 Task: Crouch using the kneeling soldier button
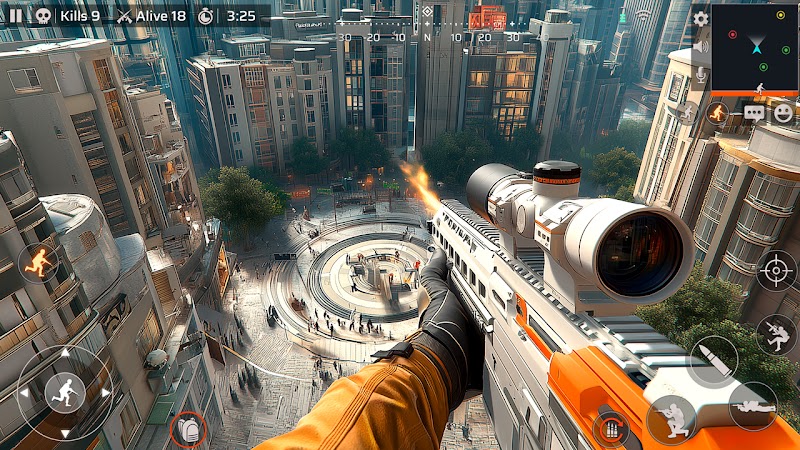[670, 418]
